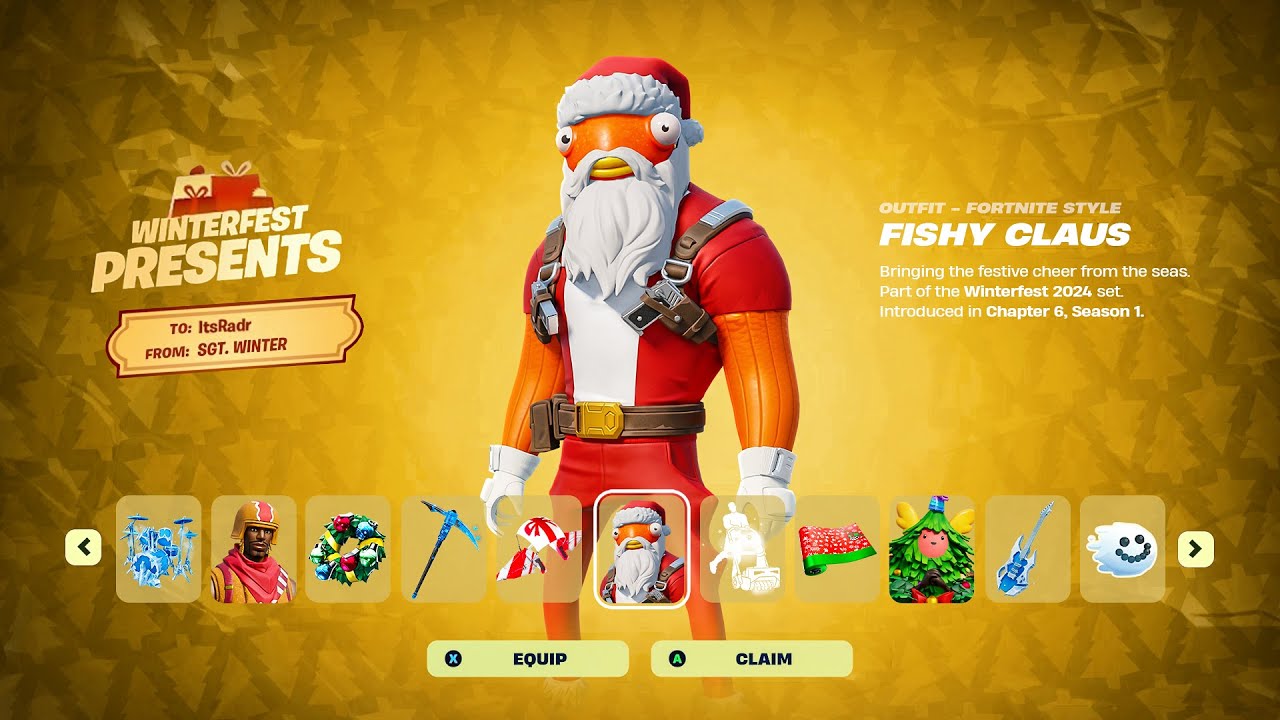The width and height of the screenshot is (1280, 720).
Task: Choose the helmeted outfit with red scarf
Action: click(254, 549)
